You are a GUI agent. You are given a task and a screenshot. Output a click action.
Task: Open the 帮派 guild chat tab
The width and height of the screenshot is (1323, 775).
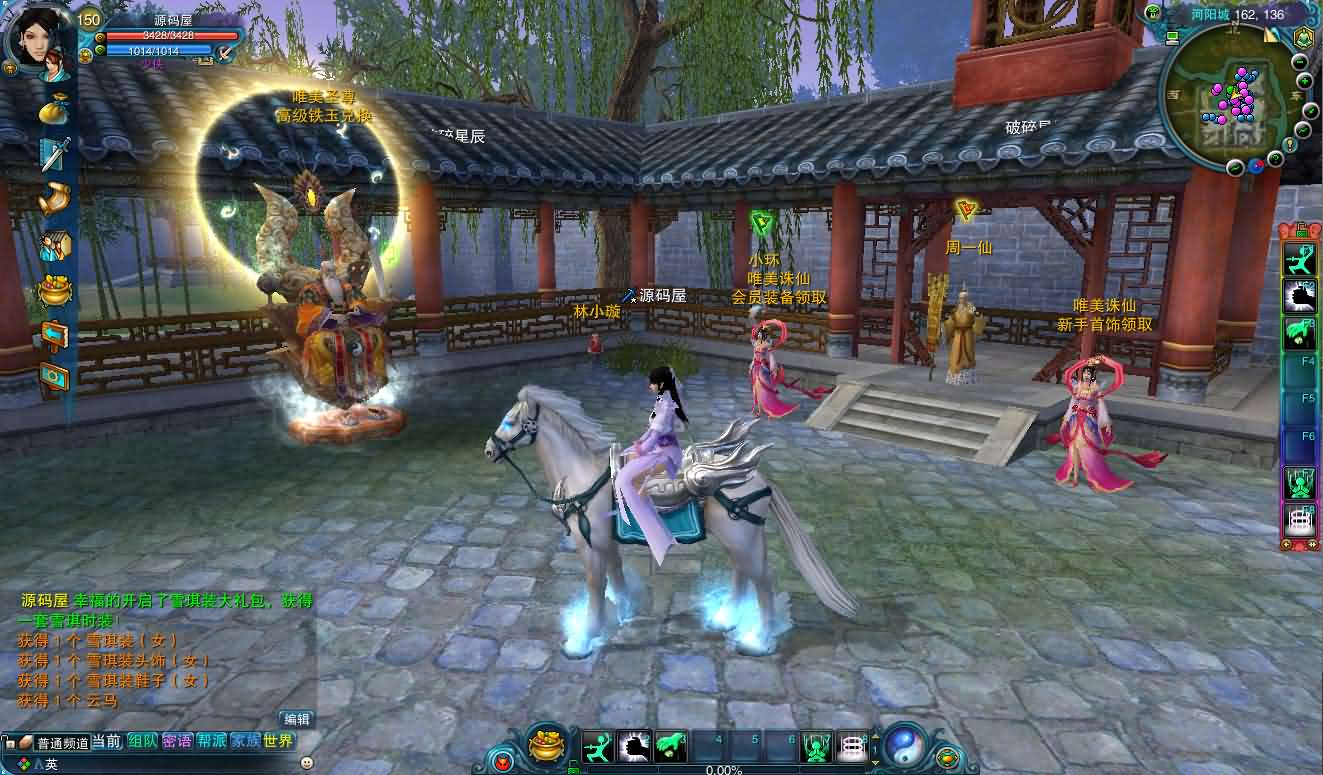pos(211,742)
